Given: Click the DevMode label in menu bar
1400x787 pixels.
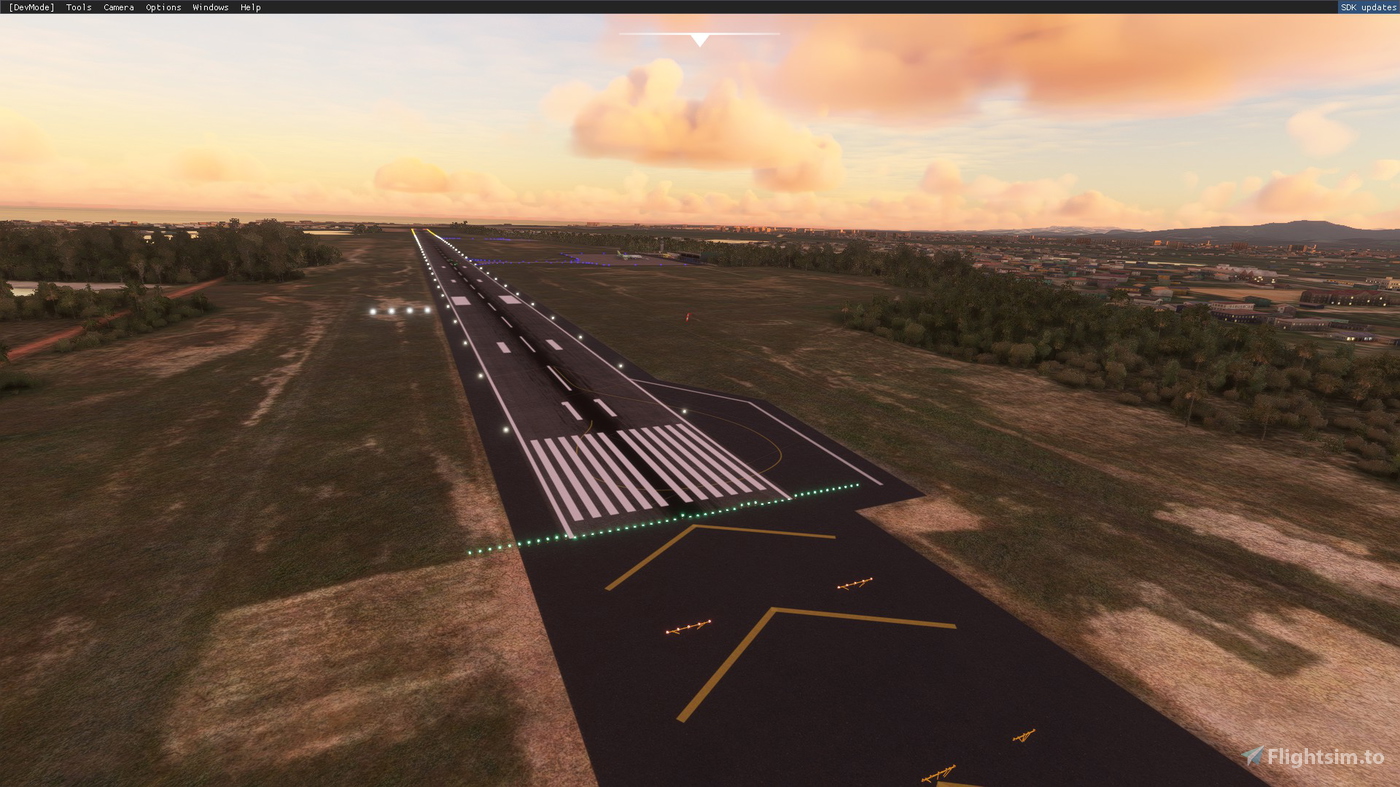Looking at the screenshot, I should point(31,7).
